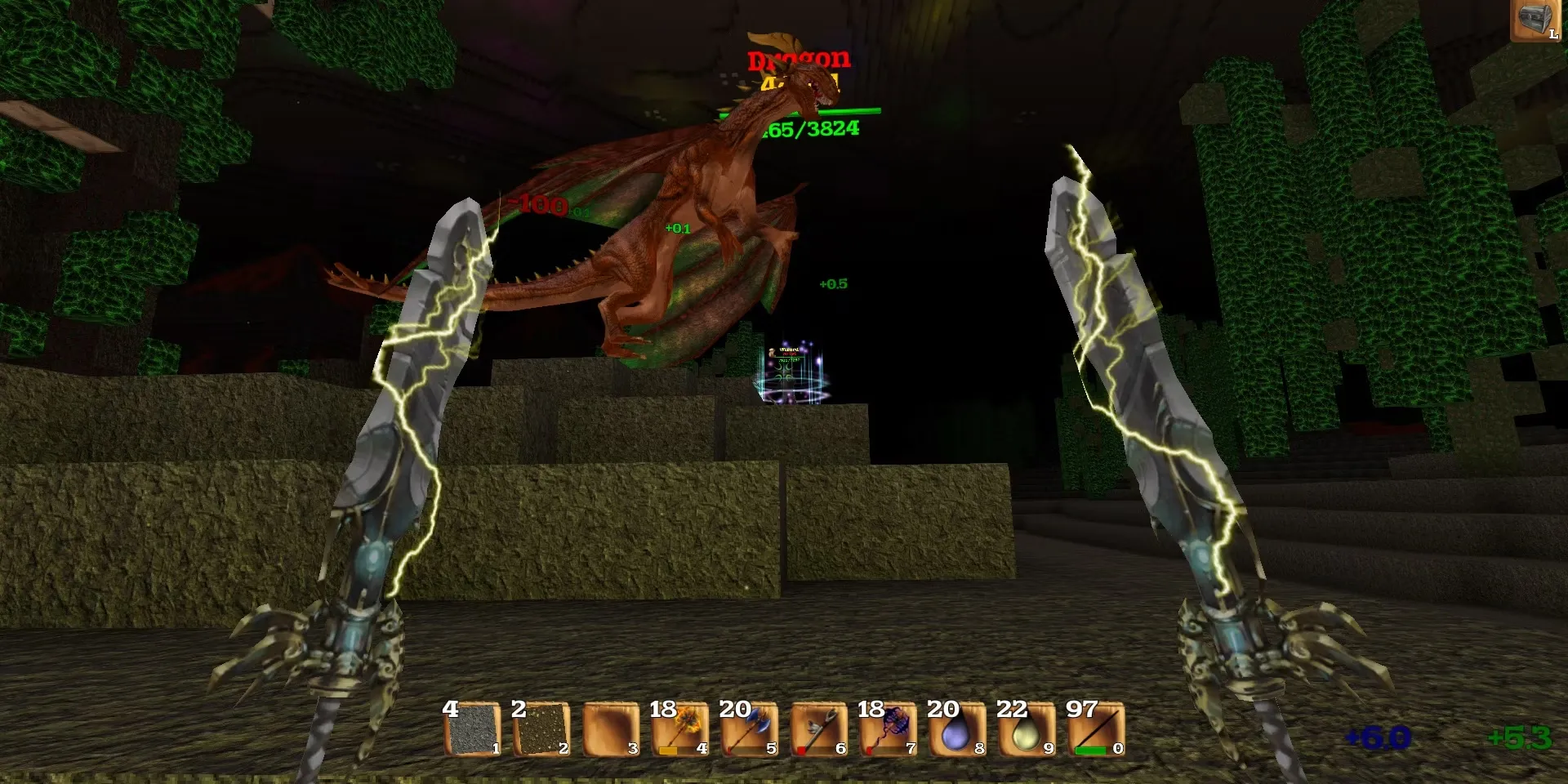1568x784 pixels.
Task: Select the feathered staff in slot 6
Action: tap(819, 729)
